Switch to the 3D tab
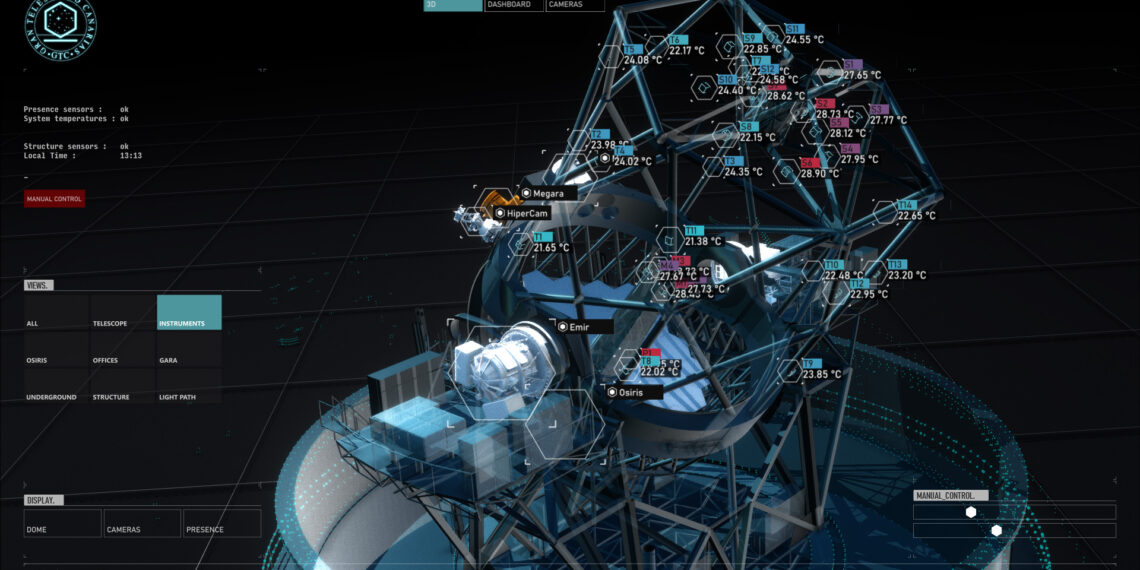The image size is (1140, 570). (x=452, y=5)
